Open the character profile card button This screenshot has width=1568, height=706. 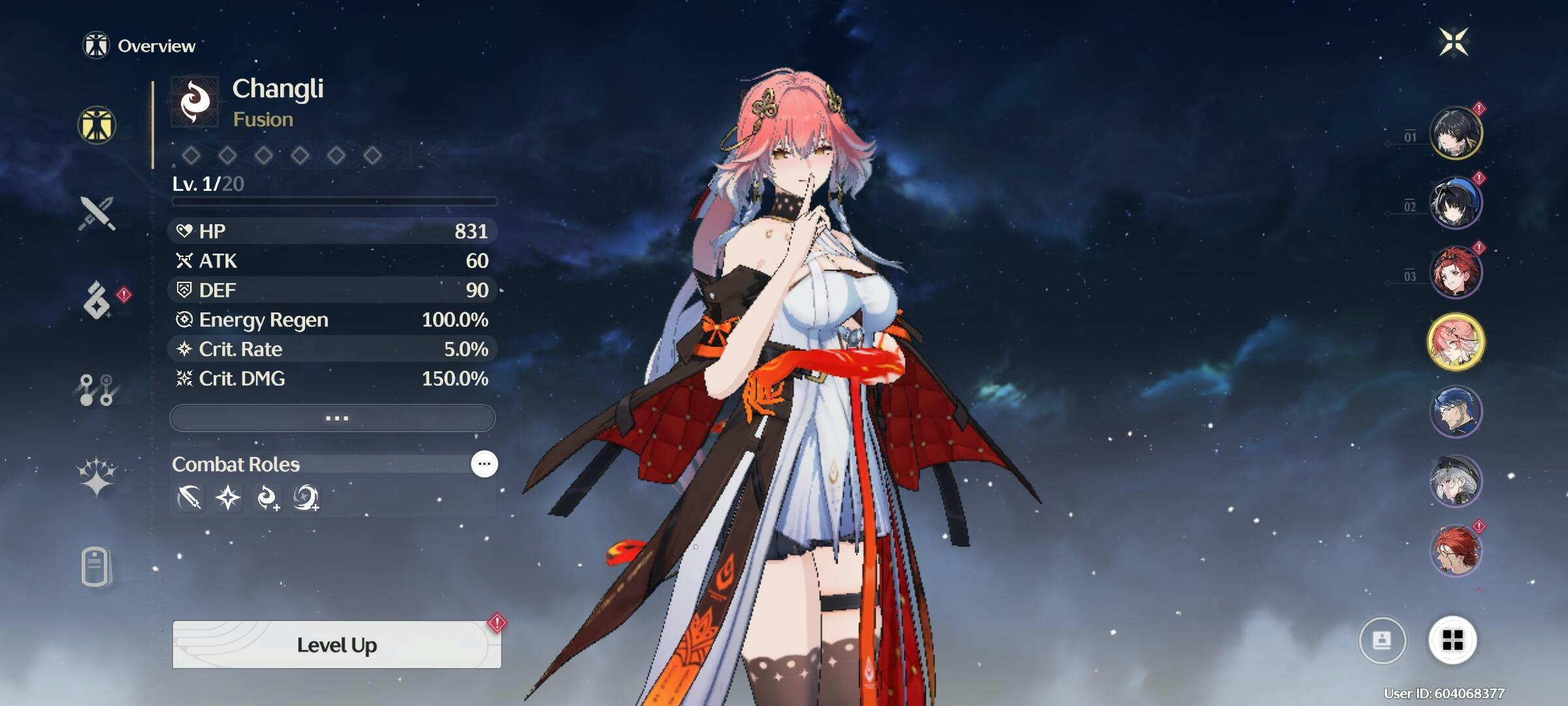[x=1382, y=640]
